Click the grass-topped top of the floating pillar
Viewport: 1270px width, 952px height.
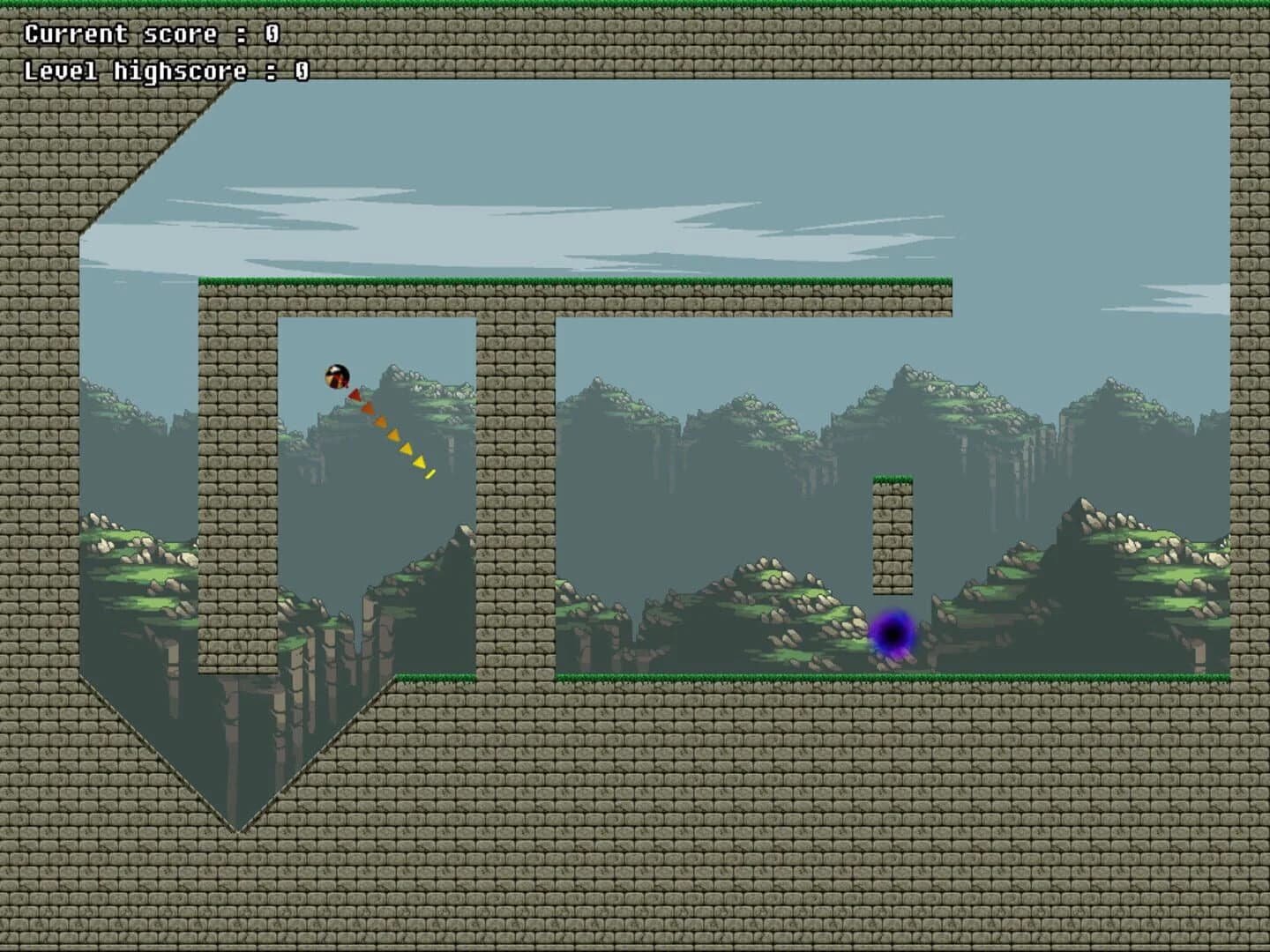pos(893,480)
